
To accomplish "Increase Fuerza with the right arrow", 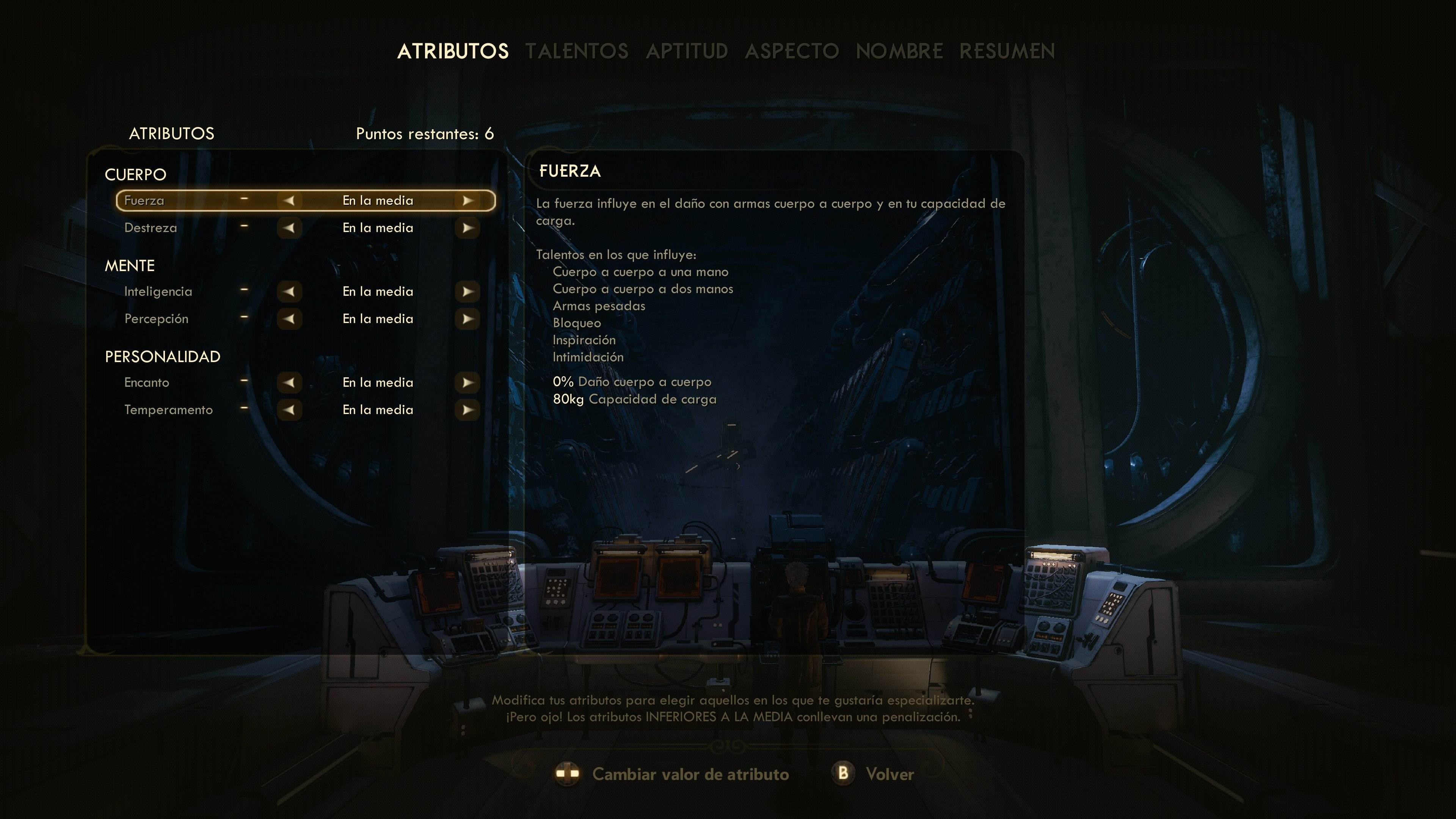I will pos(468,200).
